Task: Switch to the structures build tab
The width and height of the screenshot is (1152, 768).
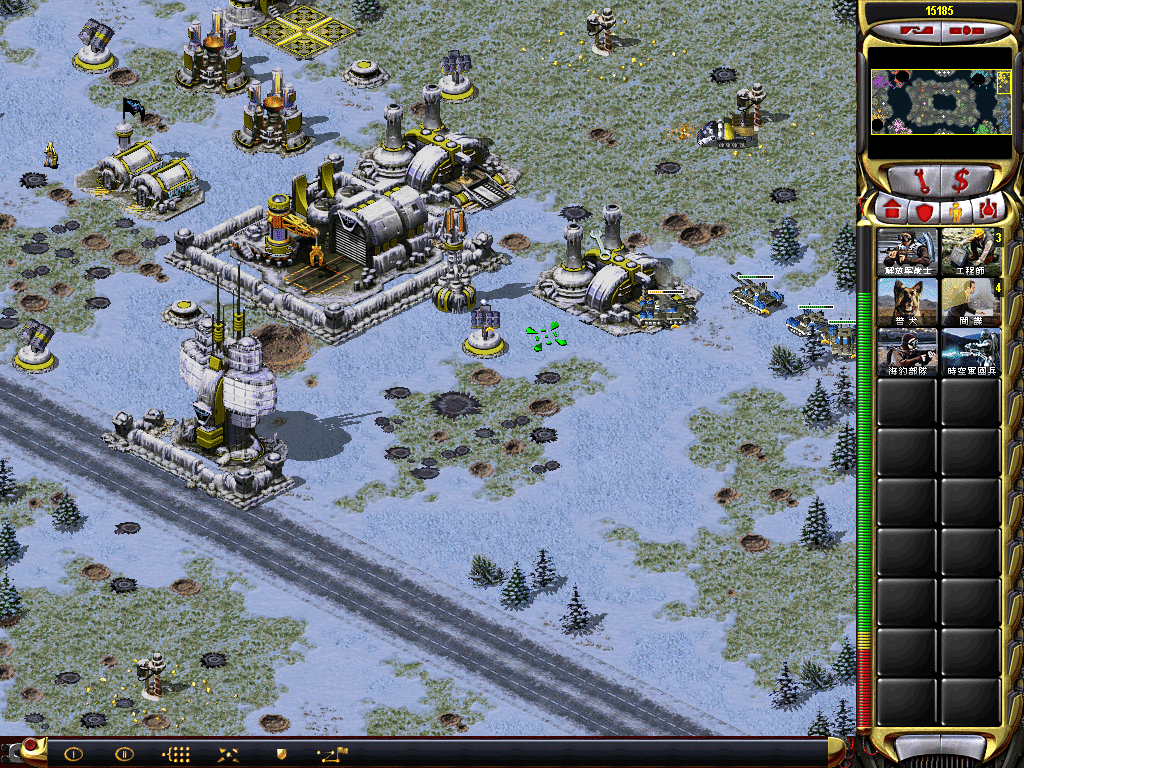Action: click(892, 211)
